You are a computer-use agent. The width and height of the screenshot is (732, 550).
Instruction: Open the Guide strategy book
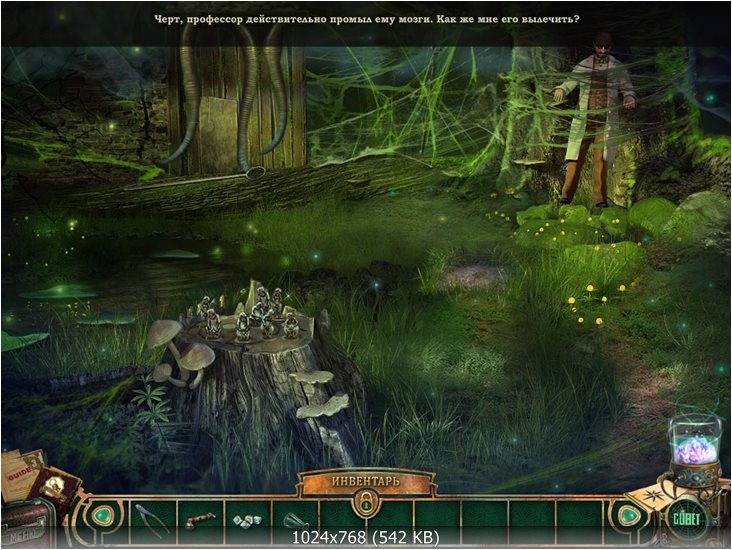22,472
